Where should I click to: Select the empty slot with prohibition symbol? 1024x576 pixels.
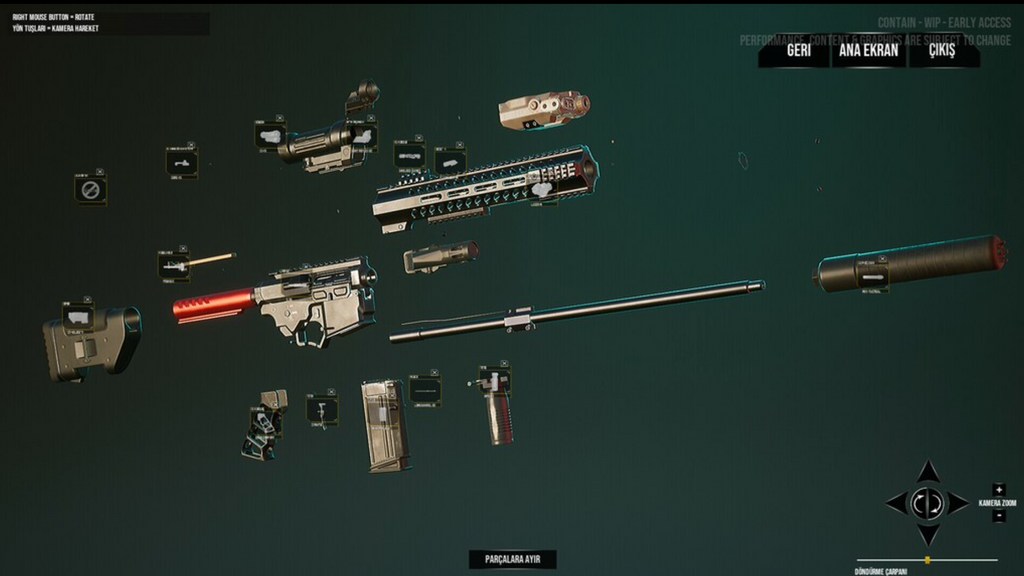coord(90,189)
